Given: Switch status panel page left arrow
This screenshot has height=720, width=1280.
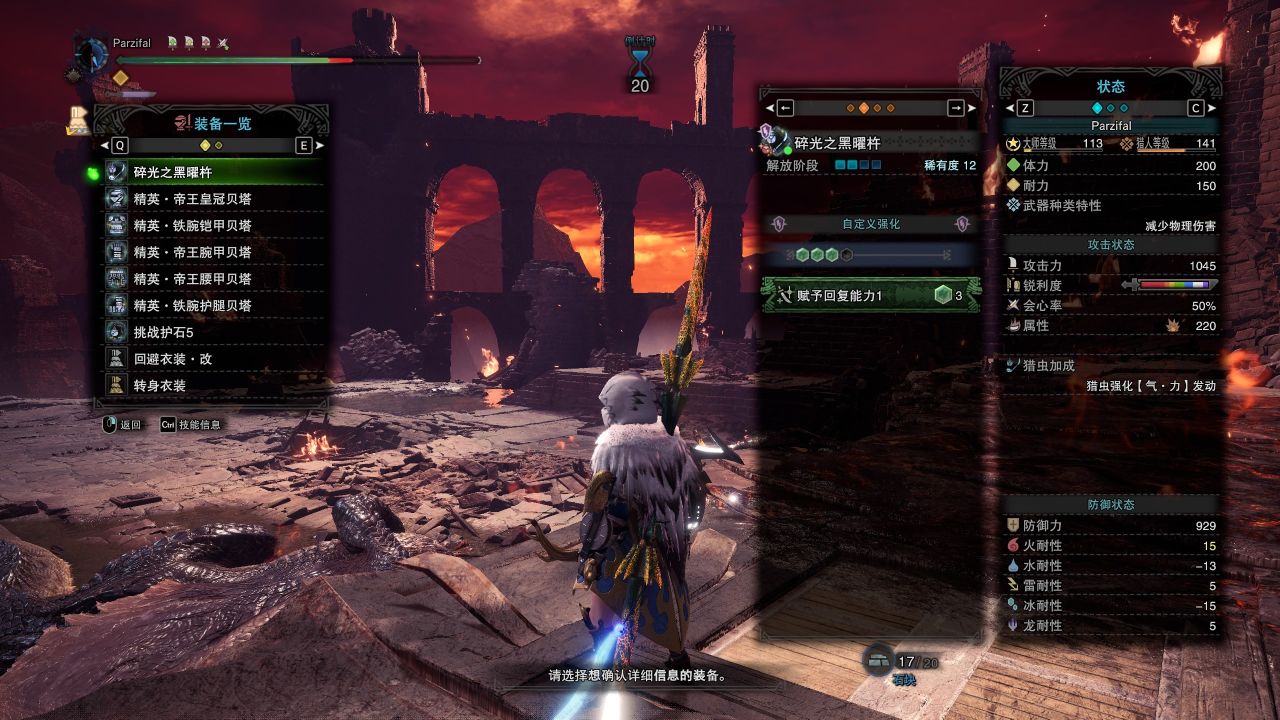Looking at the screenshot, I should (x=1024, y=108).
